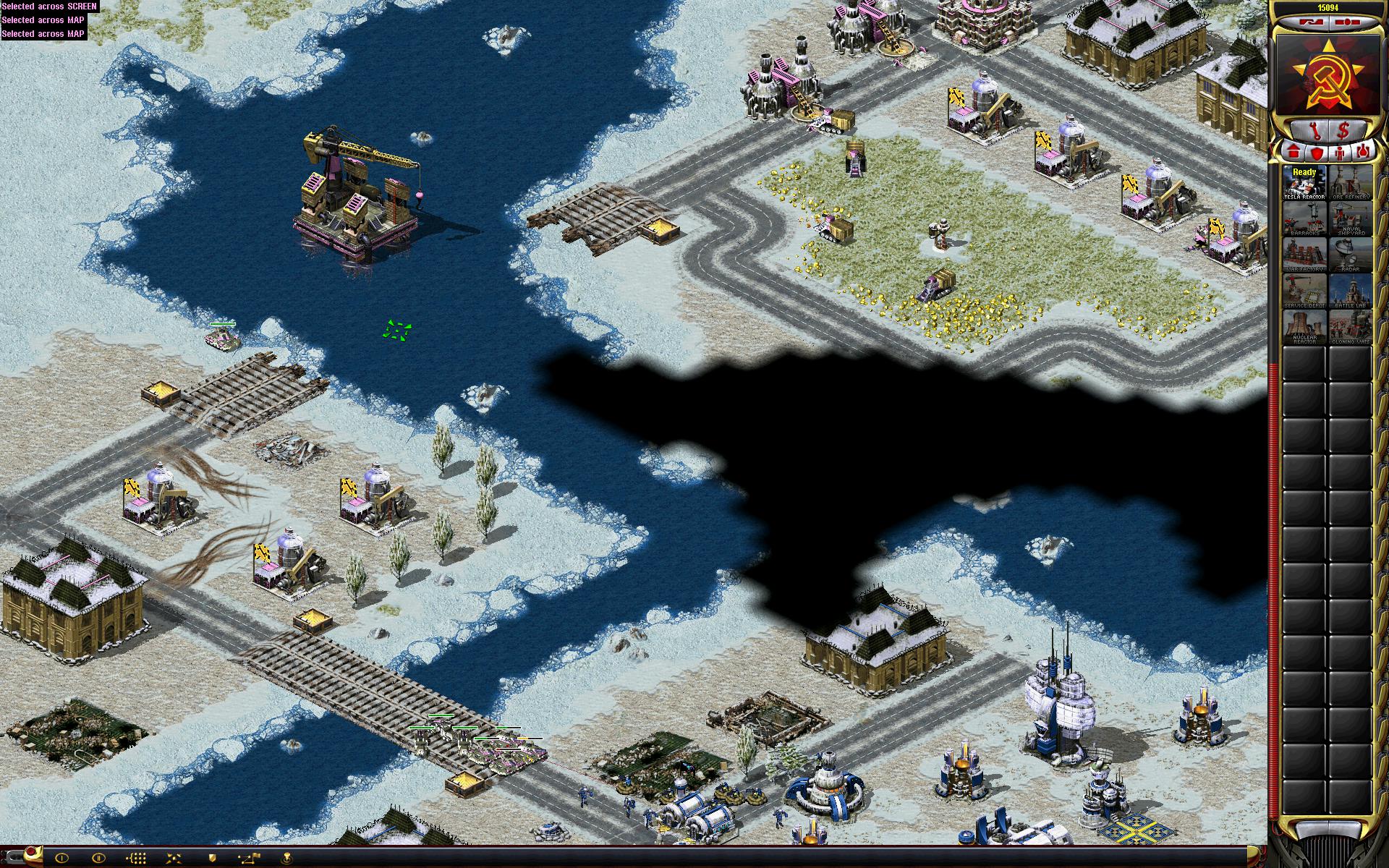Queue a Barracks for construction

pos(1304,218)
